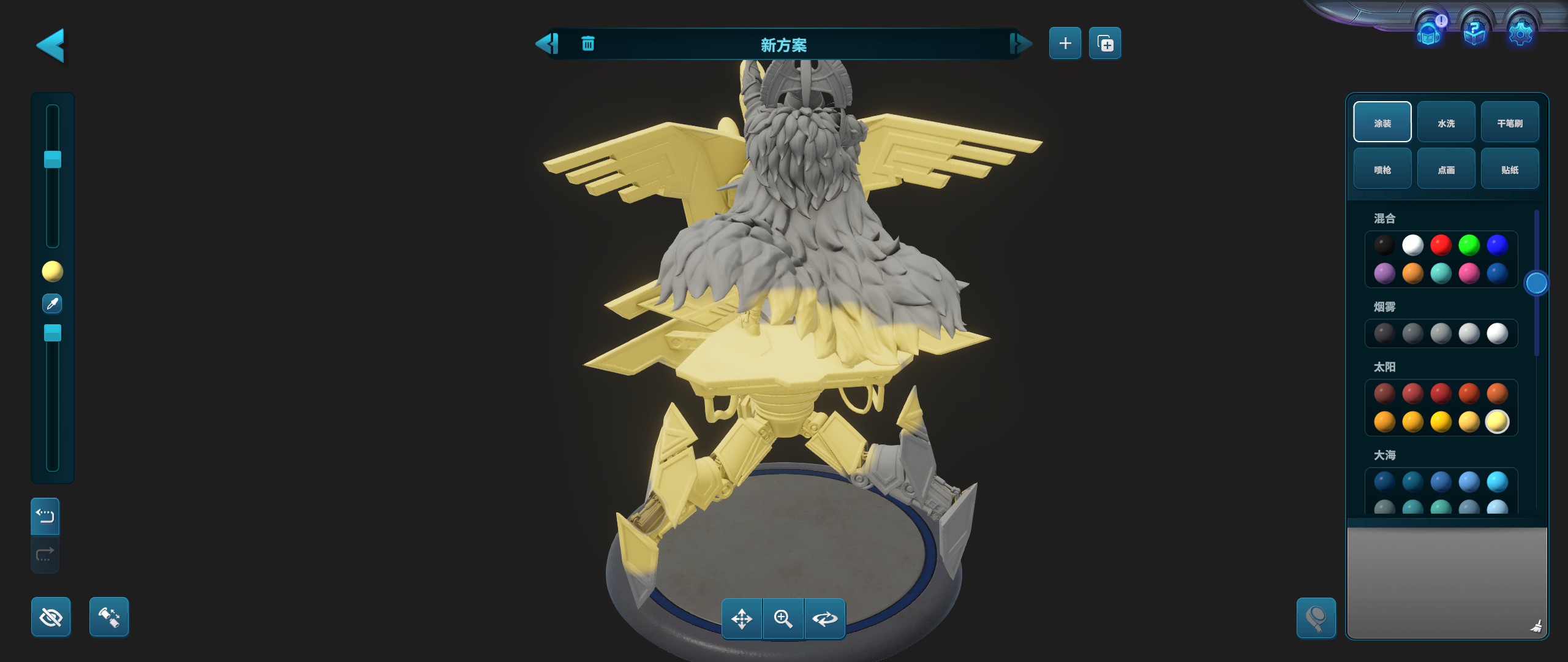Delete the current scheme with trash icon
The image size is (1568, 662).
coord(587,44)
